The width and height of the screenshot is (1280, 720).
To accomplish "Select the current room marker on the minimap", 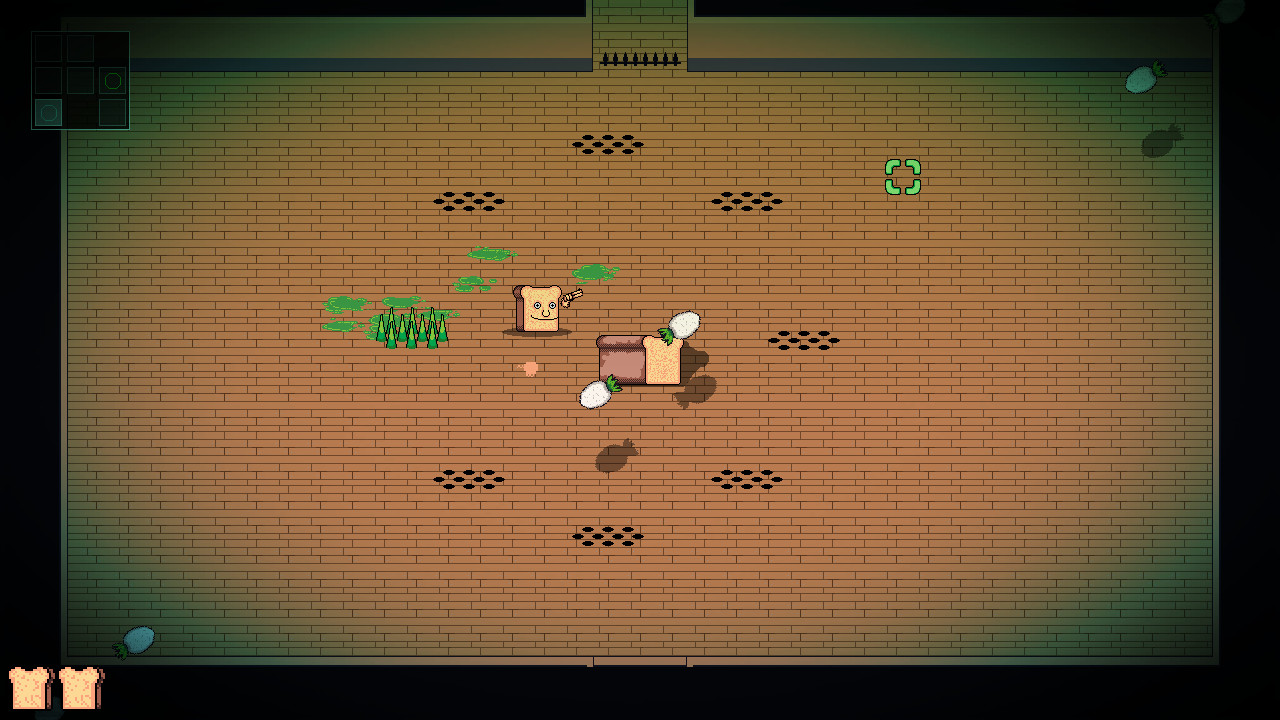I will pos(48,112).
